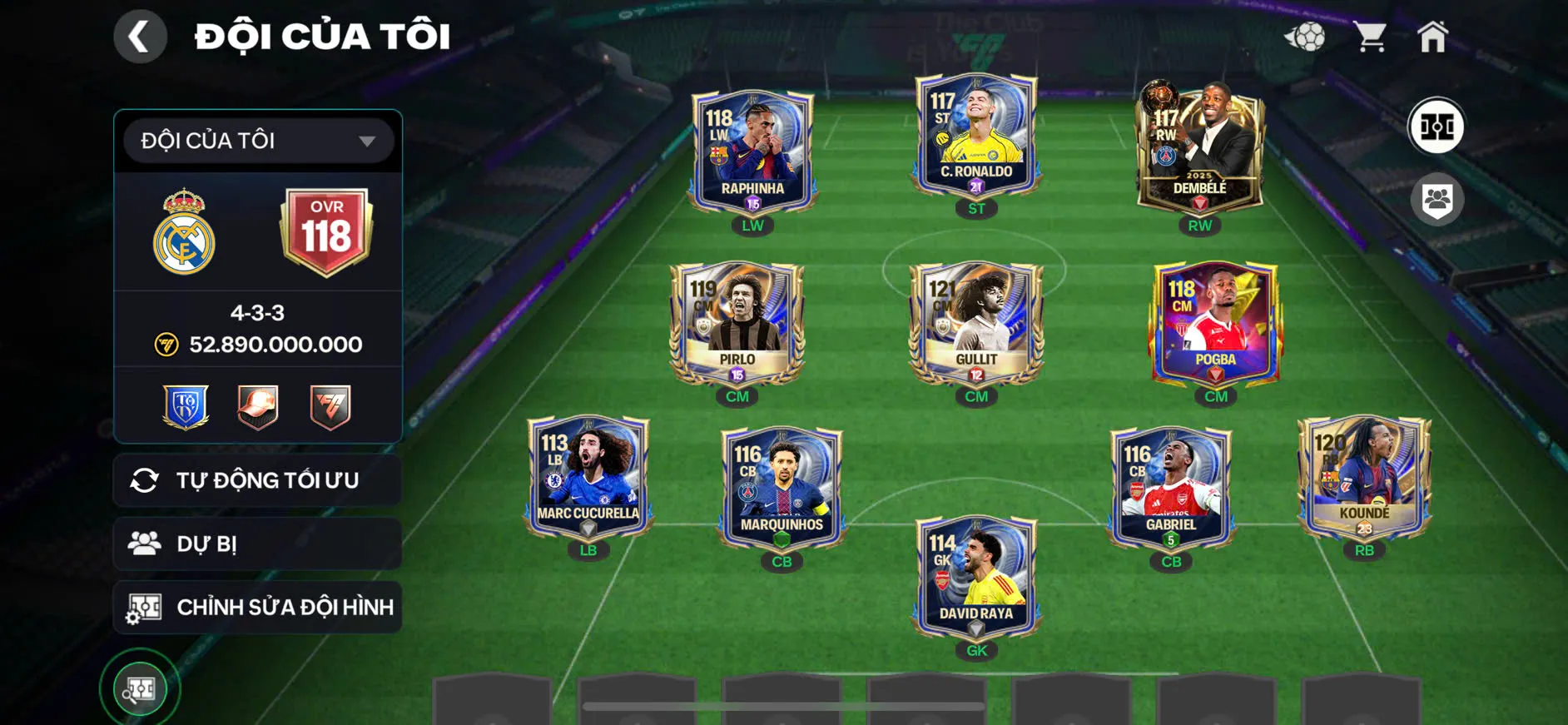Open the DỰ BỊ reserves menu
Viewport: 1568px width, 725px height.
tap(256, 543)
